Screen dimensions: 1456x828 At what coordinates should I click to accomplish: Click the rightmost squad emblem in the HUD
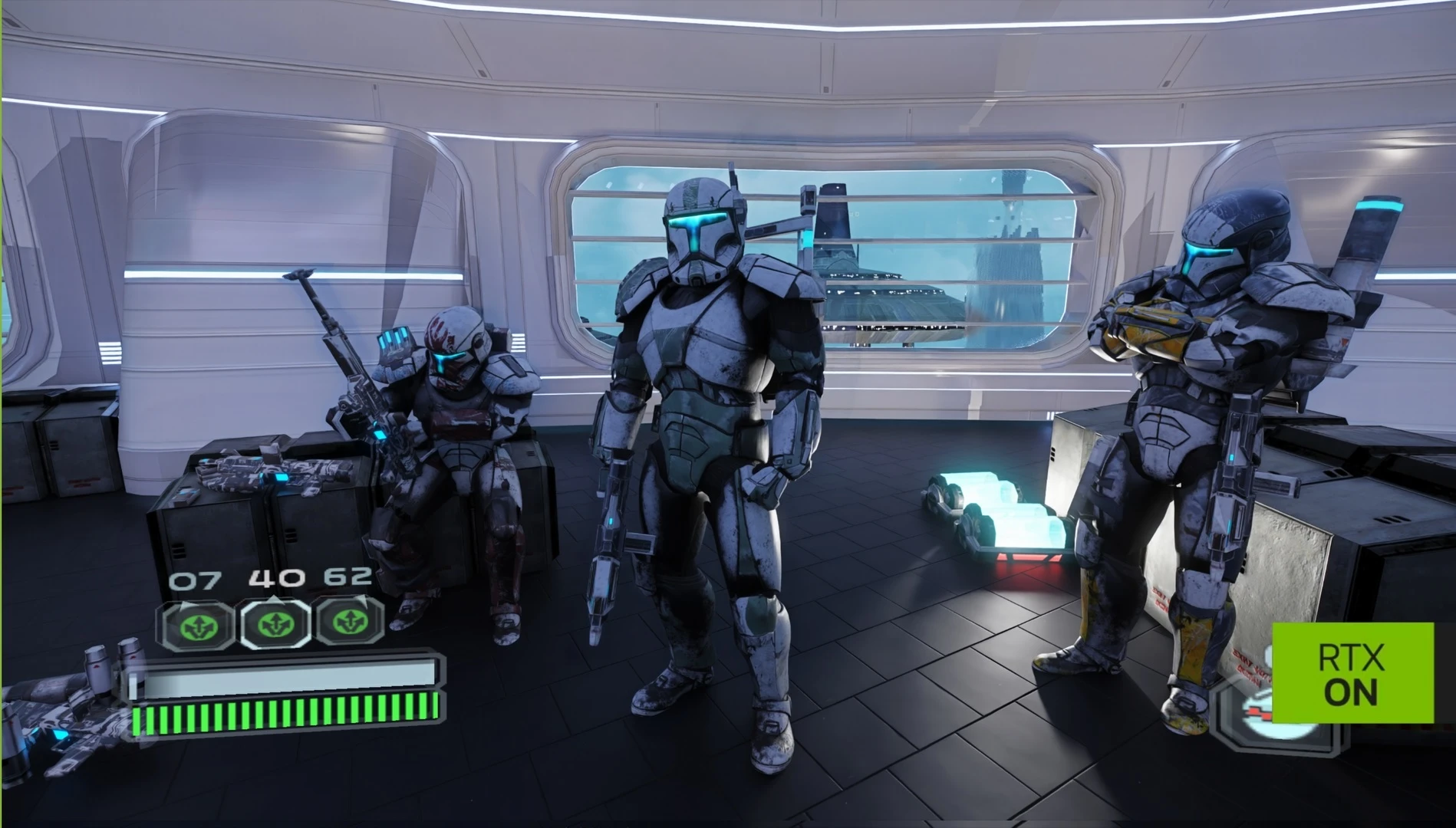click(351, 623)
